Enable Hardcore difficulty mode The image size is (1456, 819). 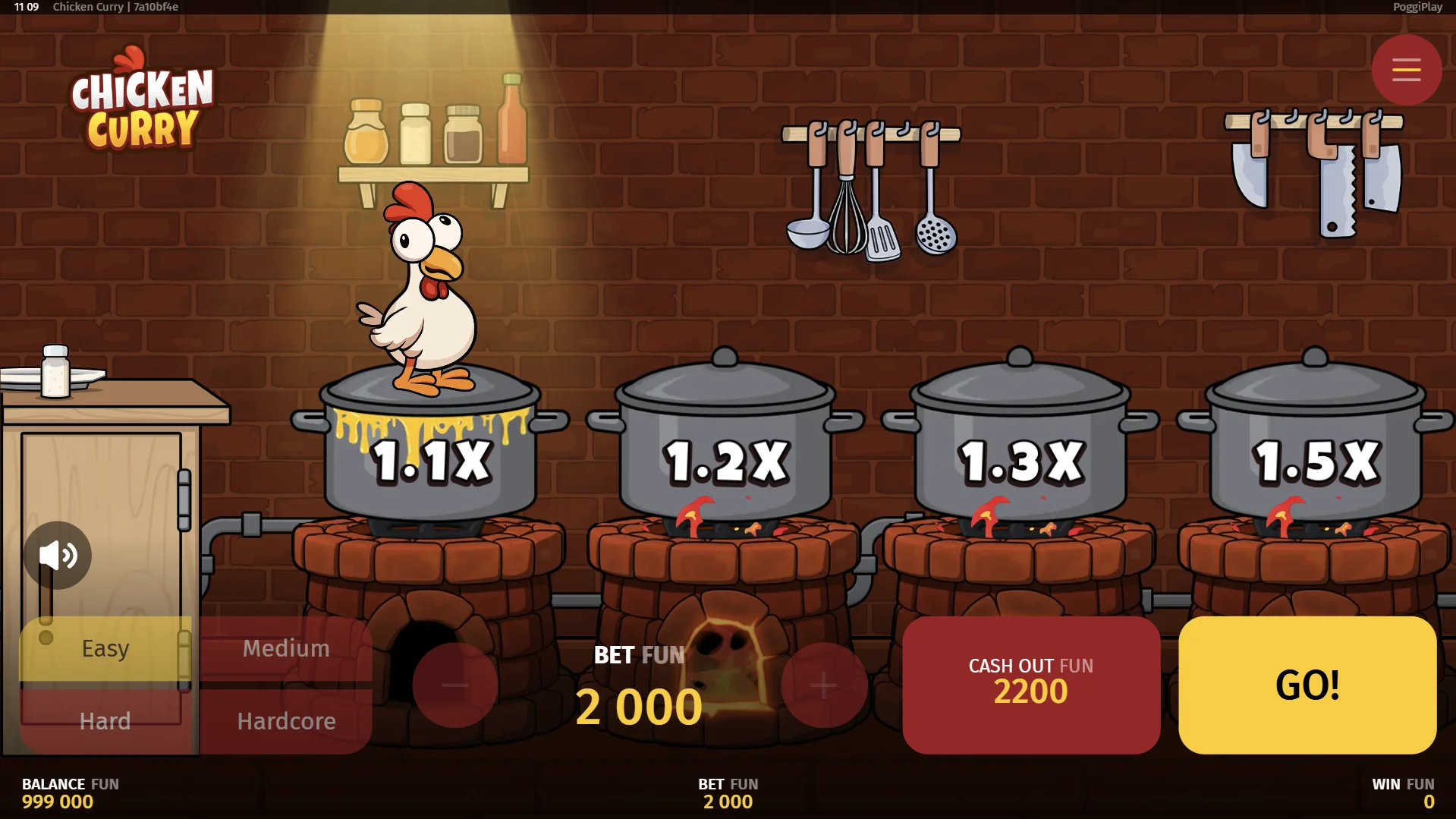pyautogui.click(x=285, y=721)
